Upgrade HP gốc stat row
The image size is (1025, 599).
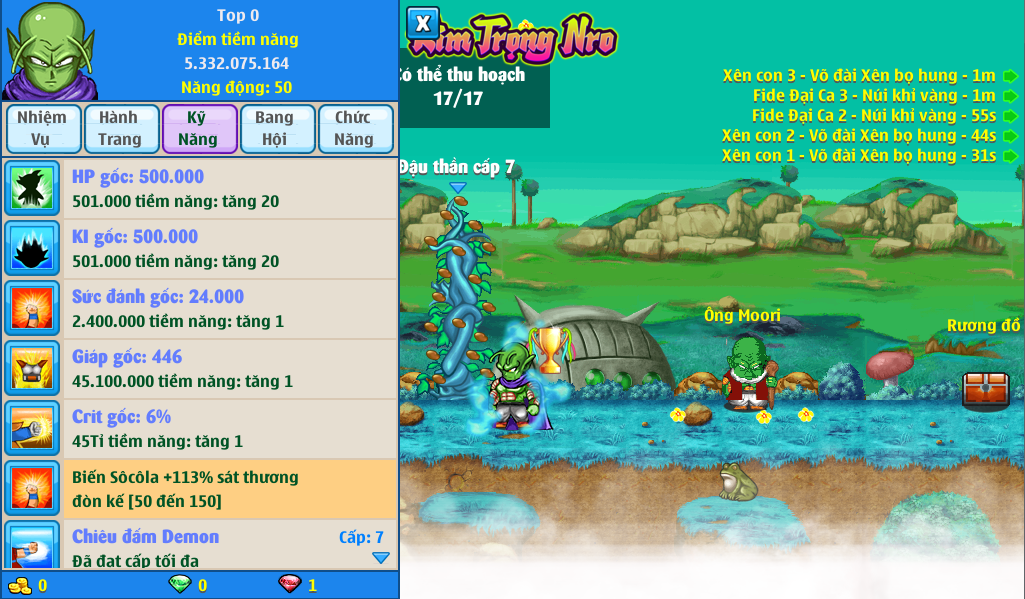[x=200, y=189]
